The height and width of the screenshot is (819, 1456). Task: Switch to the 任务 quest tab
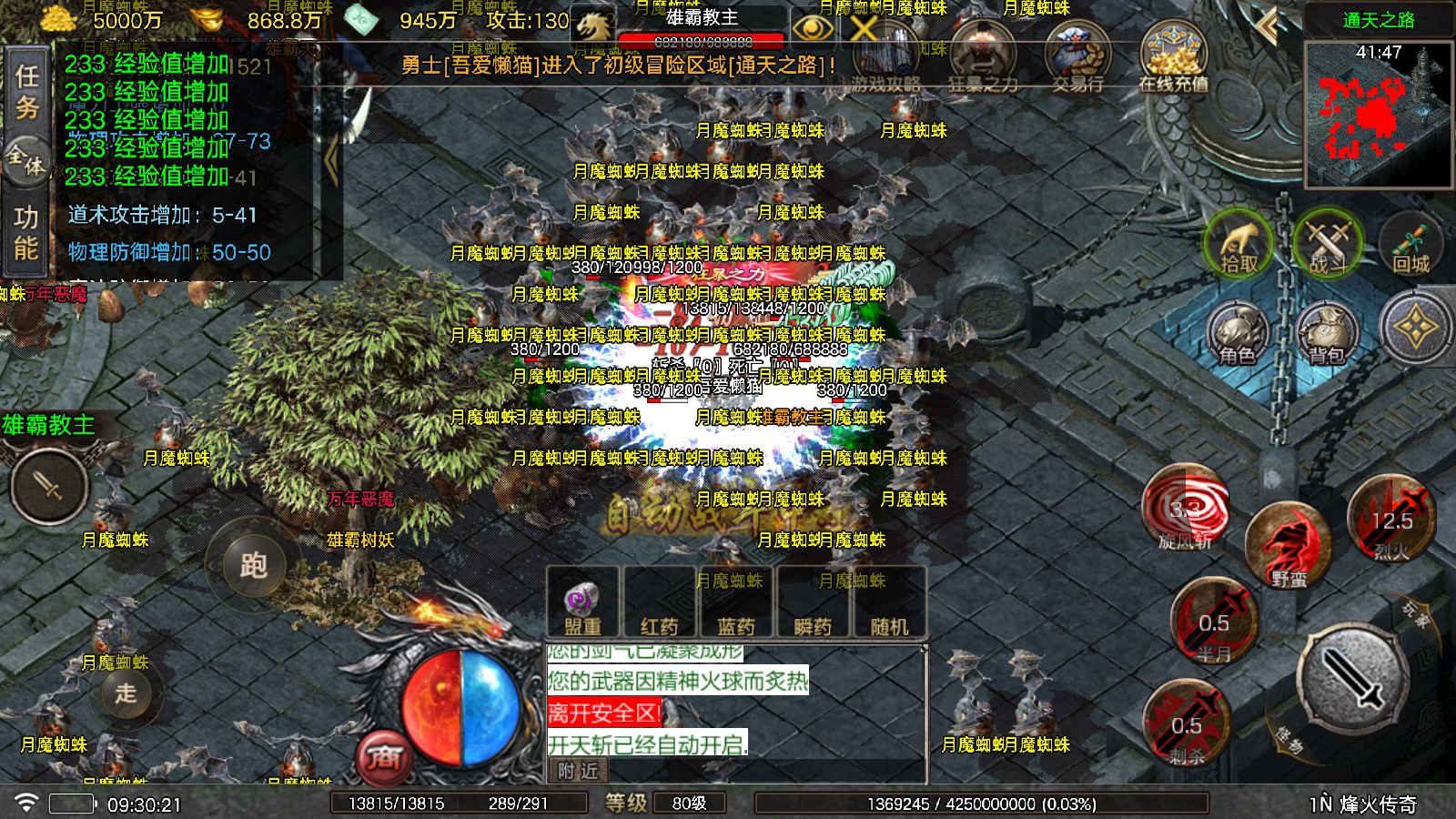pos(25,86)
